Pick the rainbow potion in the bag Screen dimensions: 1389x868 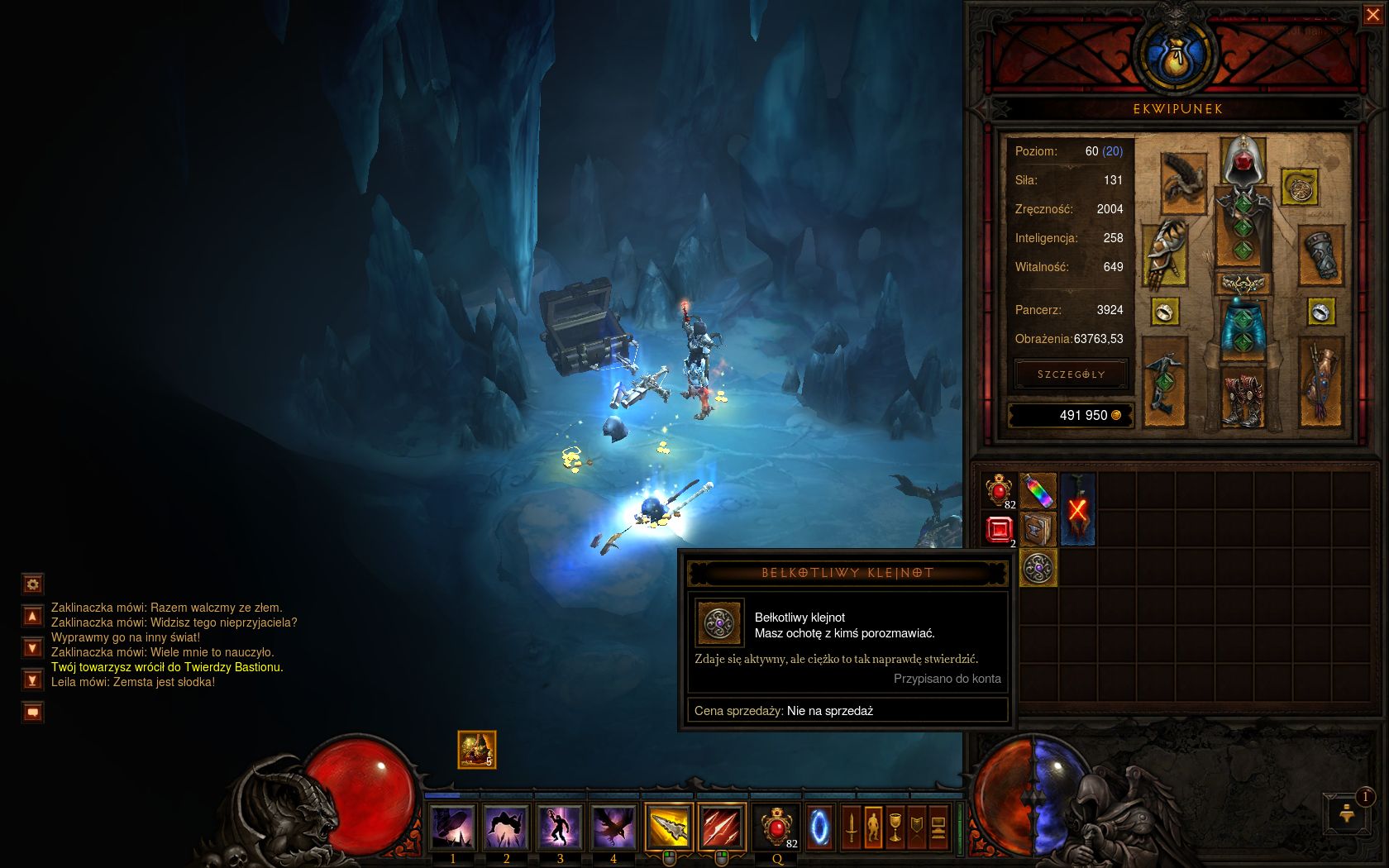pos(1038,491)
